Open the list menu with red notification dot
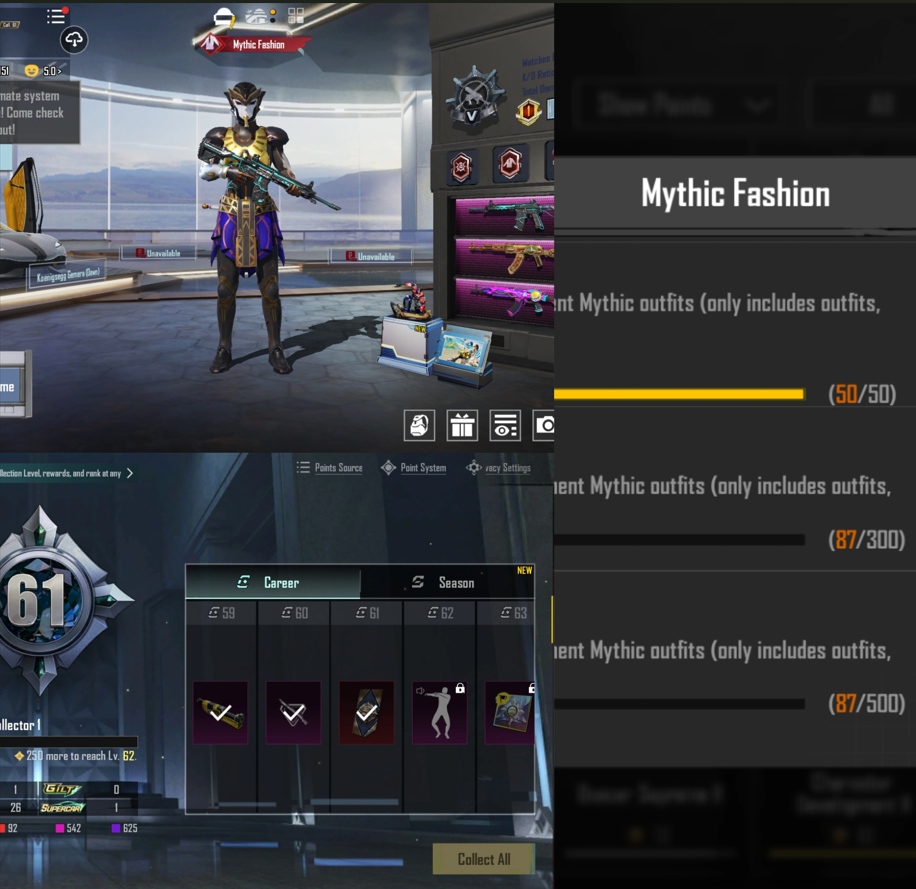This screenshot has height=889, width=916. [57, 16]
